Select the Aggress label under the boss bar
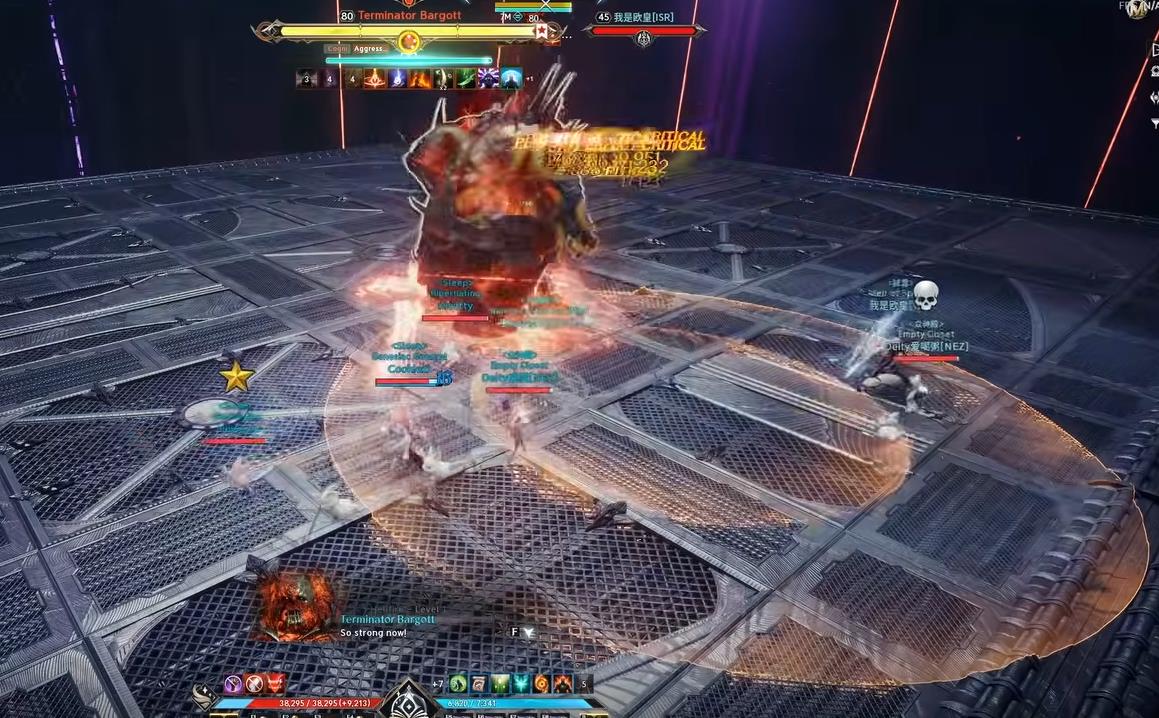The width and height of the screenshot is (1159, 718). coord(368,48)
